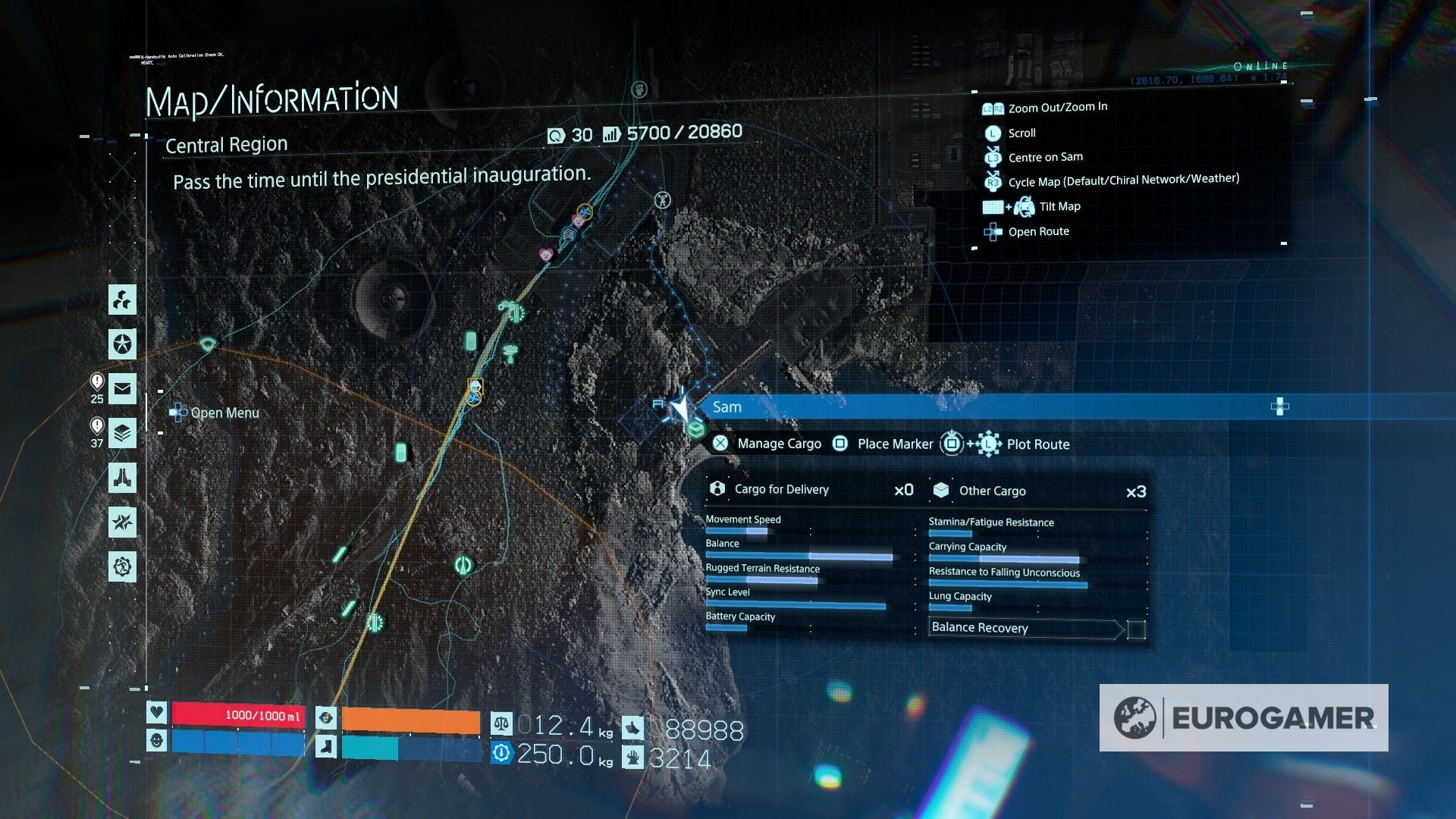This screenshot has width=1456, height=819.
Task: Open the Balance Recovery selector
Action: 1024,628
